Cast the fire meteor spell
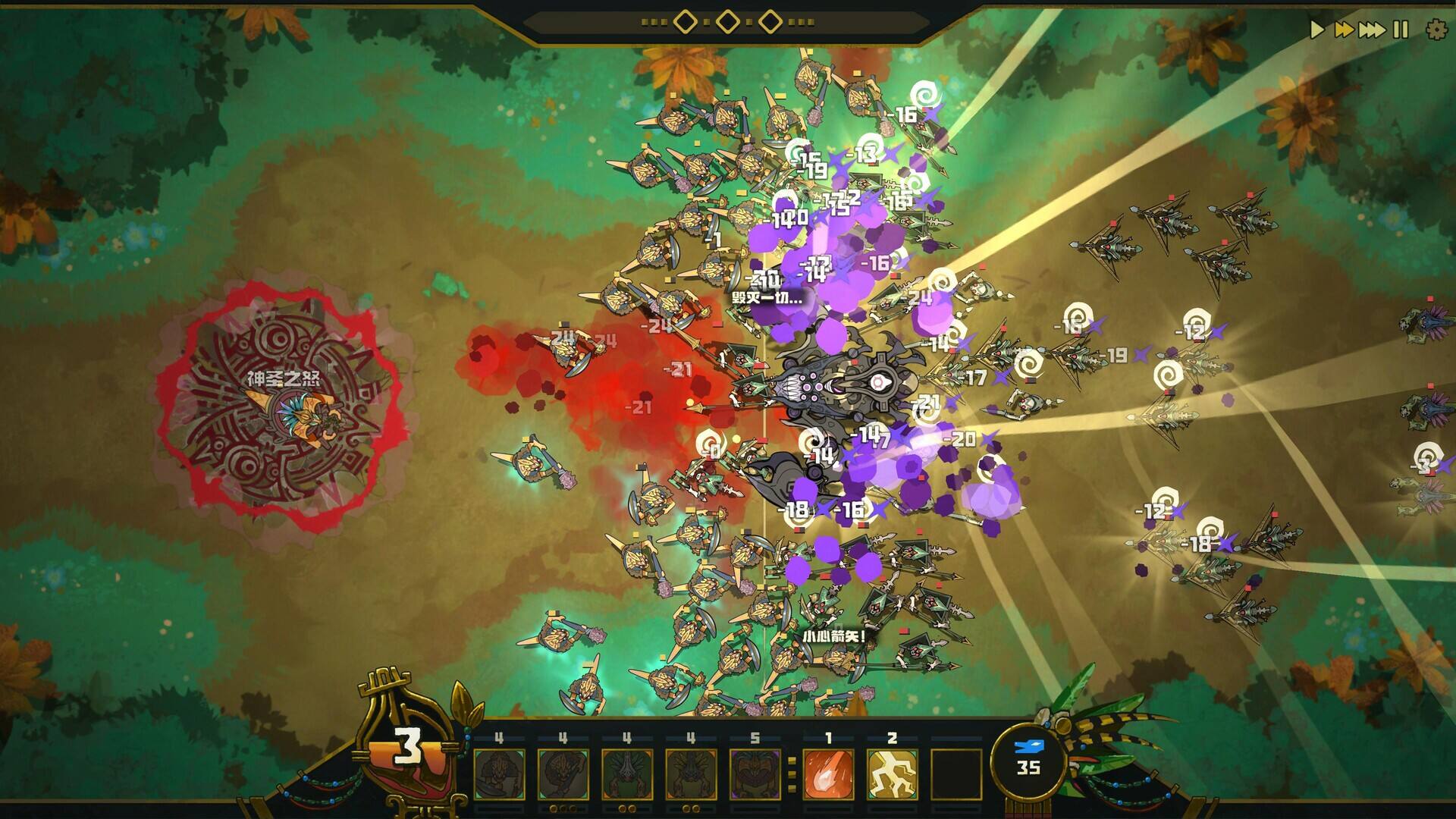Viewport: 1456px width, 819px height. pyautogui.click(x=828, y=773)
